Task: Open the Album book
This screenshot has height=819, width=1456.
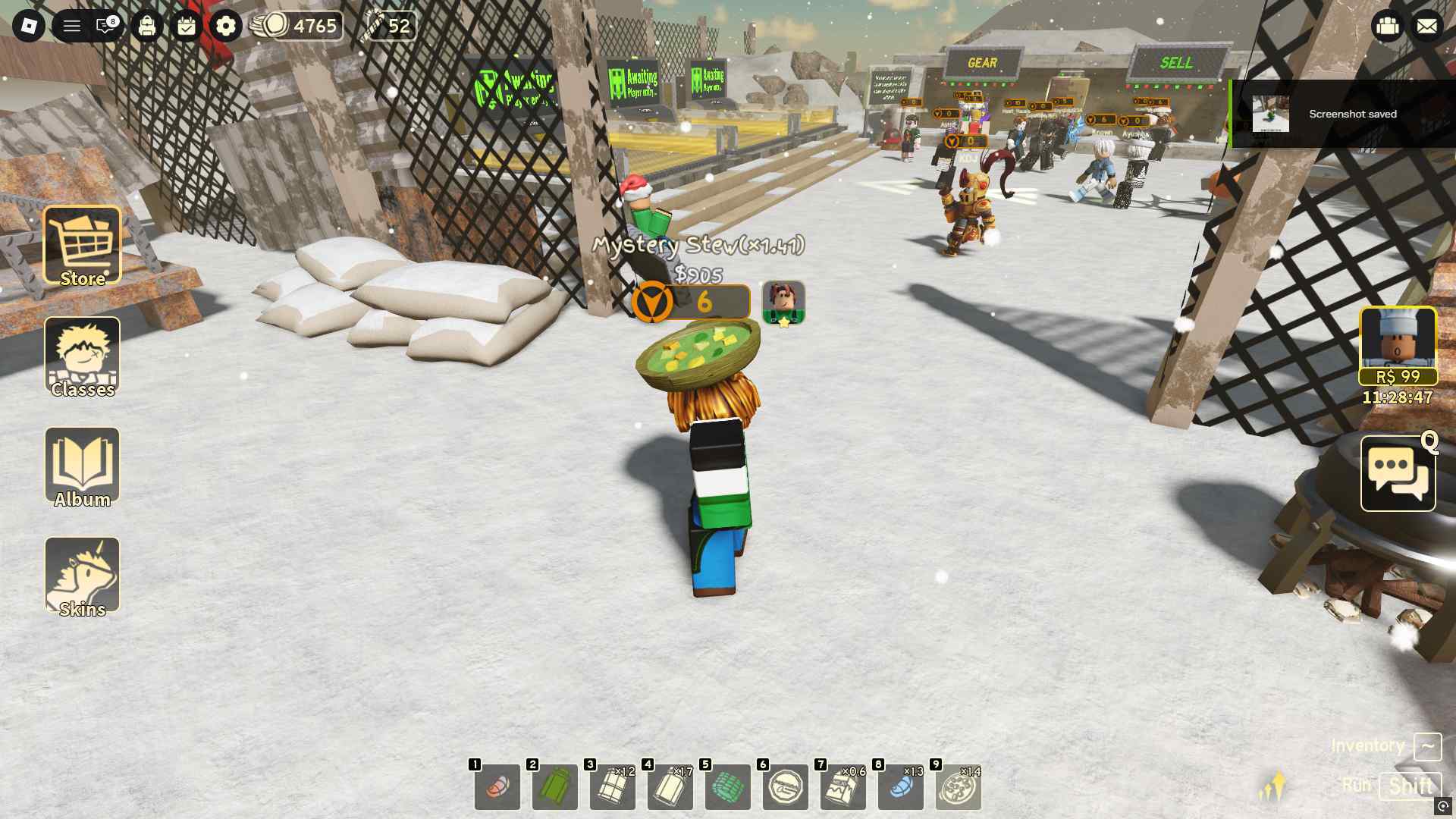Action: (x=82, y=466)
